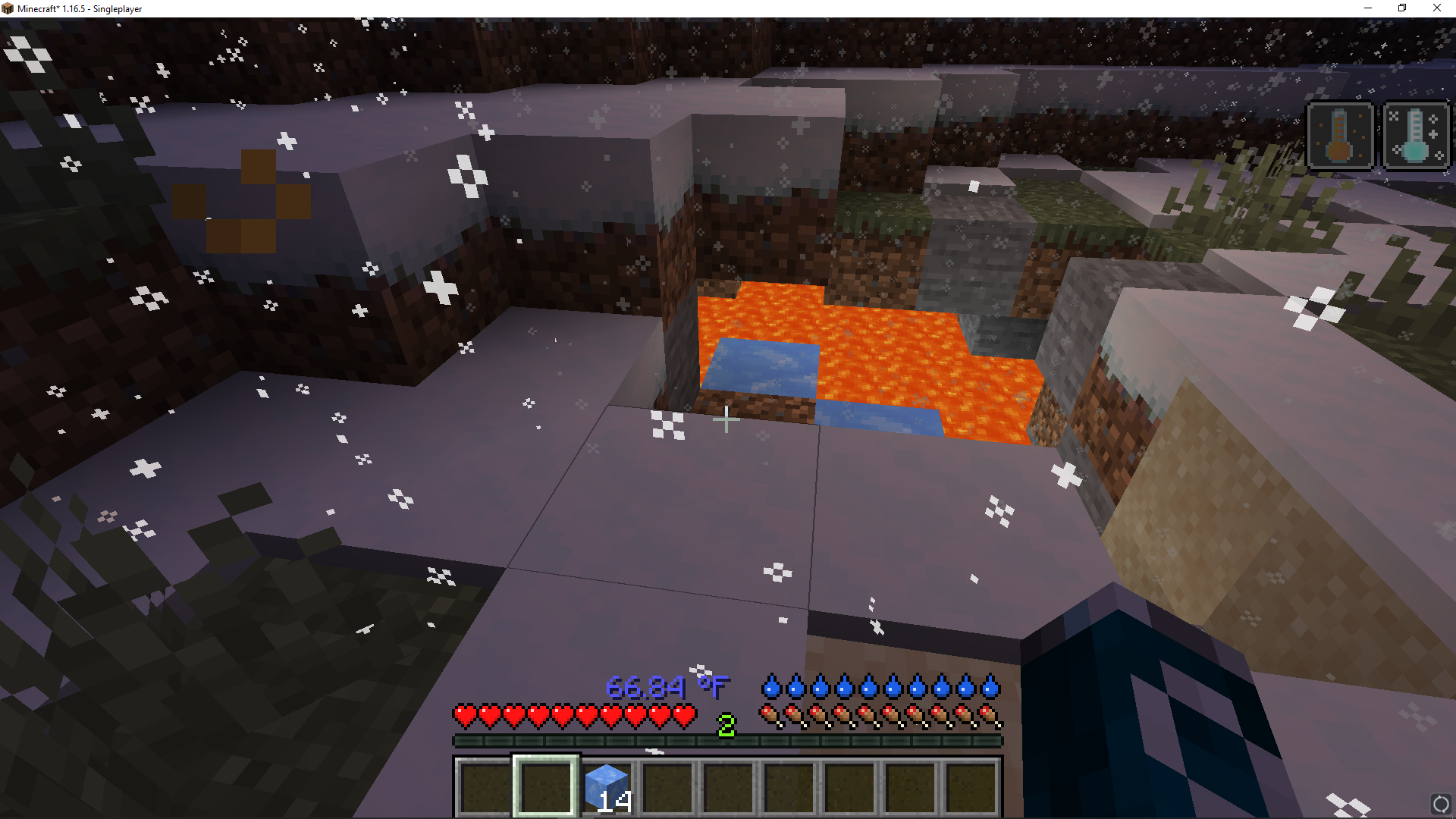The height and width of the screenshot is (819, 1456).
Task: Click the 66.84 °F temperature readout
Action: (666, 688)
